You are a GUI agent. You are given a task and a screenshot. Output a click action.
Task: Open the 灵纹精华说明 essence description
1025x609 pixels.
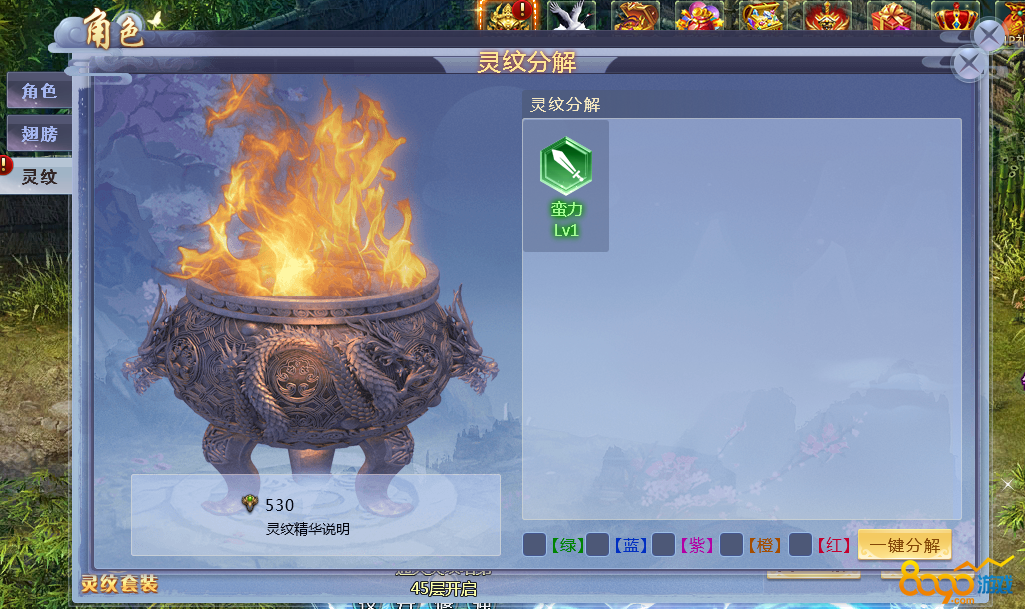308,529
